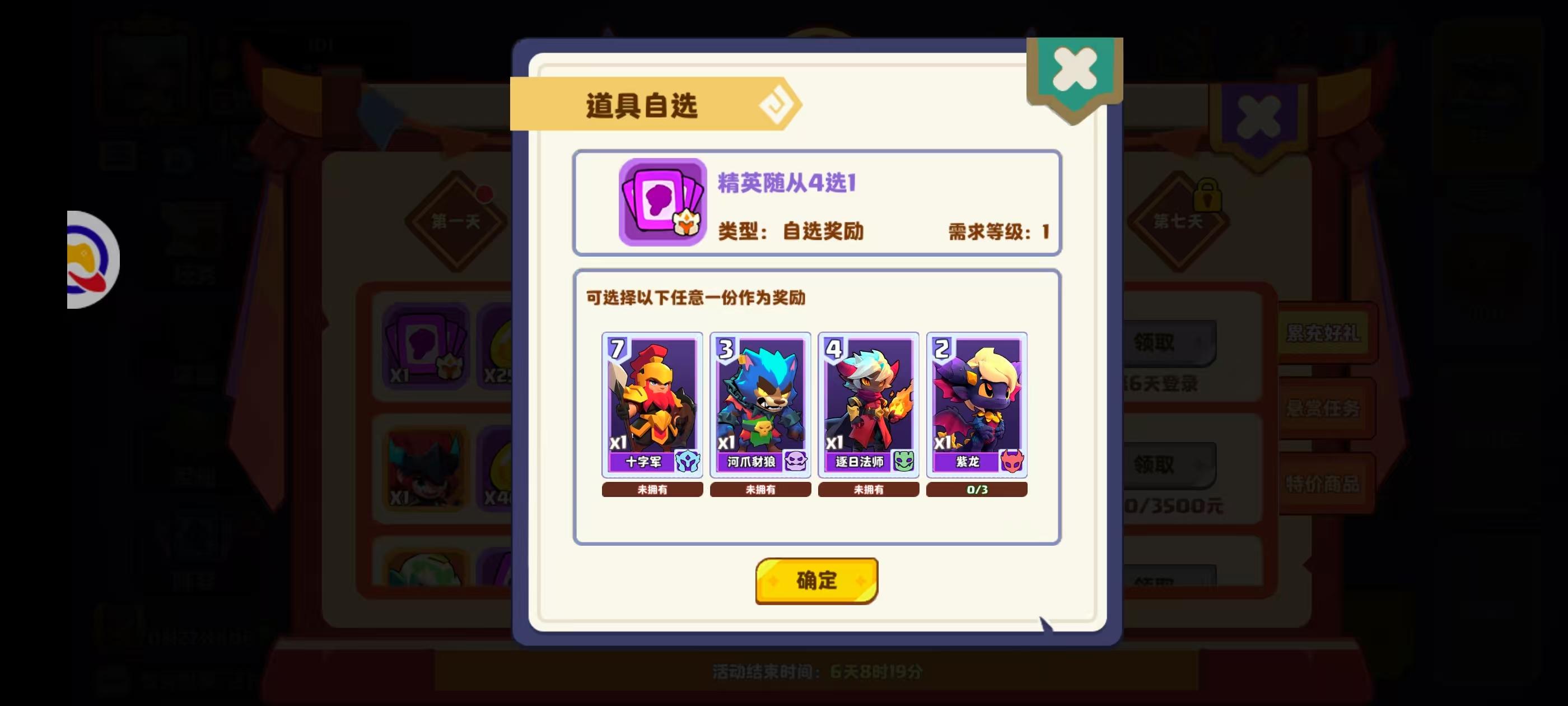Click the 0/3 progress bar under the 紫龙 card
The height and width of the screenshot is (706, 1568).
pos(976,489)
